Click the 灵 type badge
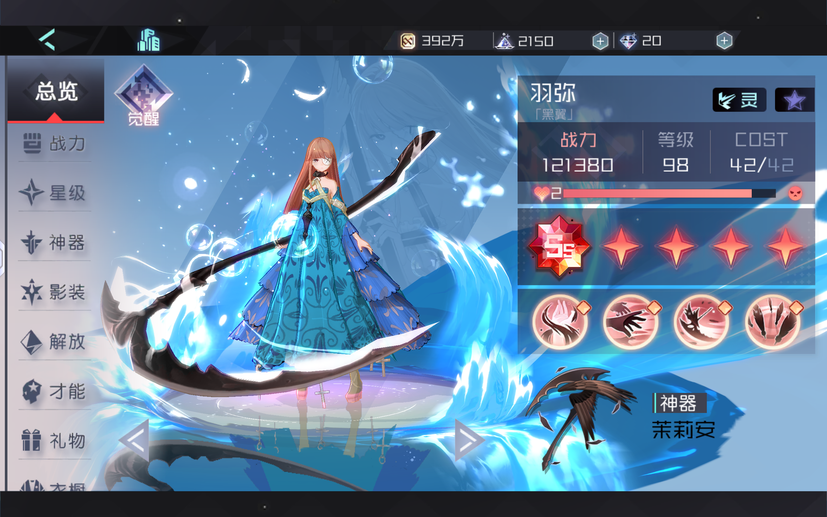 (739, 100)
